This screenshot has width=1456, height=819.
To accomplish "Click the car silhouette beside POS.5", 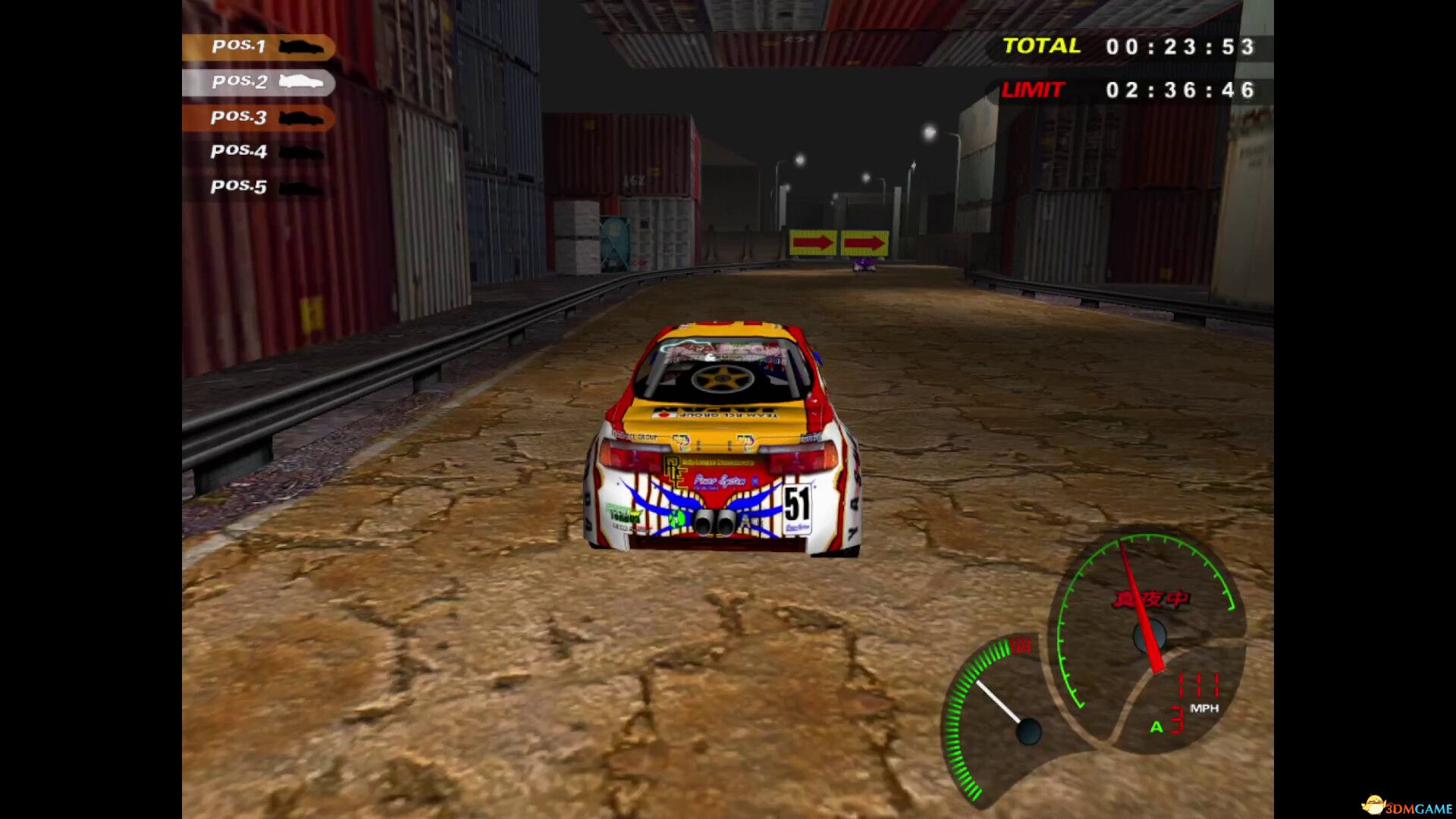I will [303, 186].
